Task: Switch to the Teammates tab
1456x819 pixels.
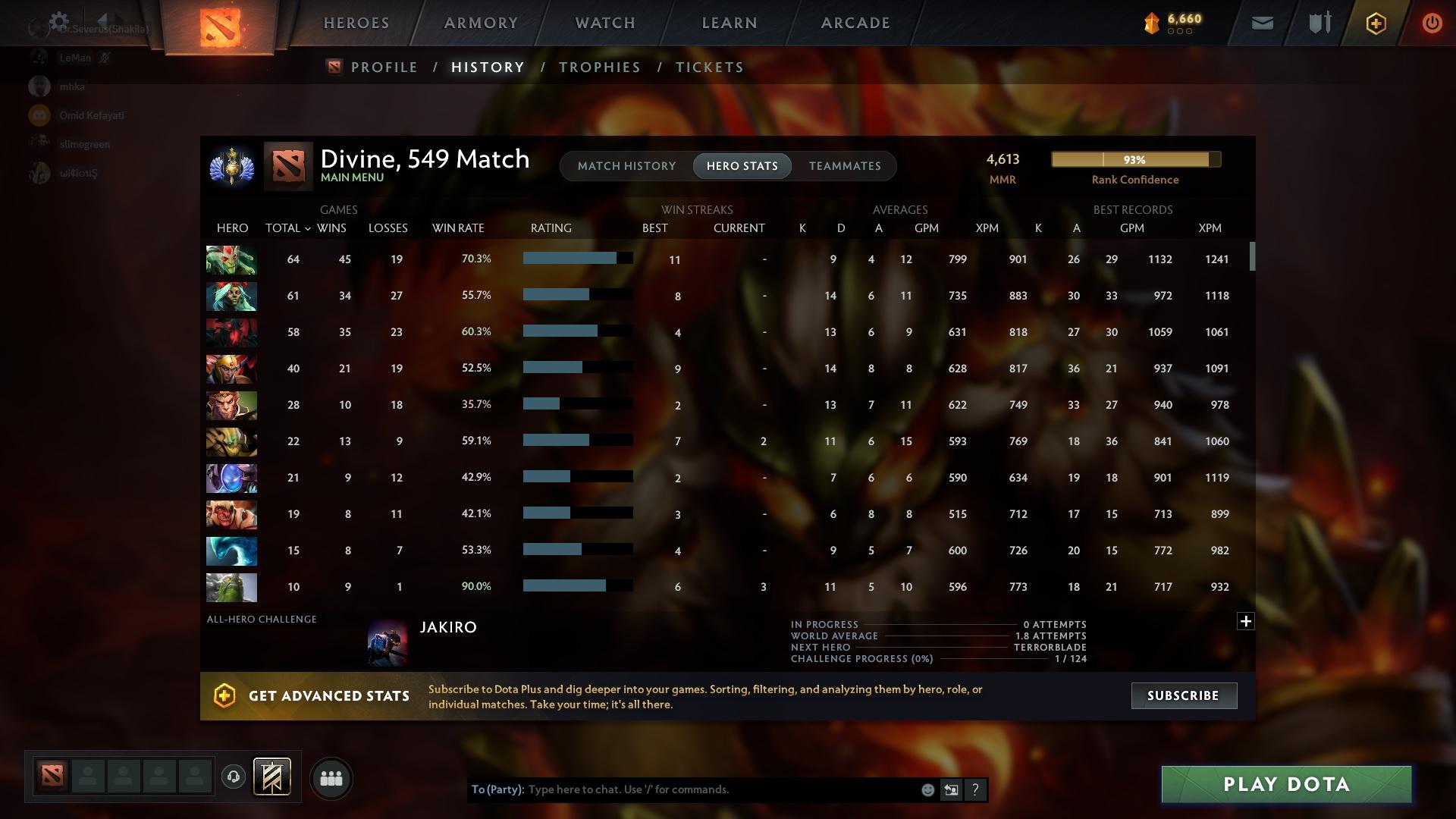Action: pyautogui.click(x=845, y=165)
